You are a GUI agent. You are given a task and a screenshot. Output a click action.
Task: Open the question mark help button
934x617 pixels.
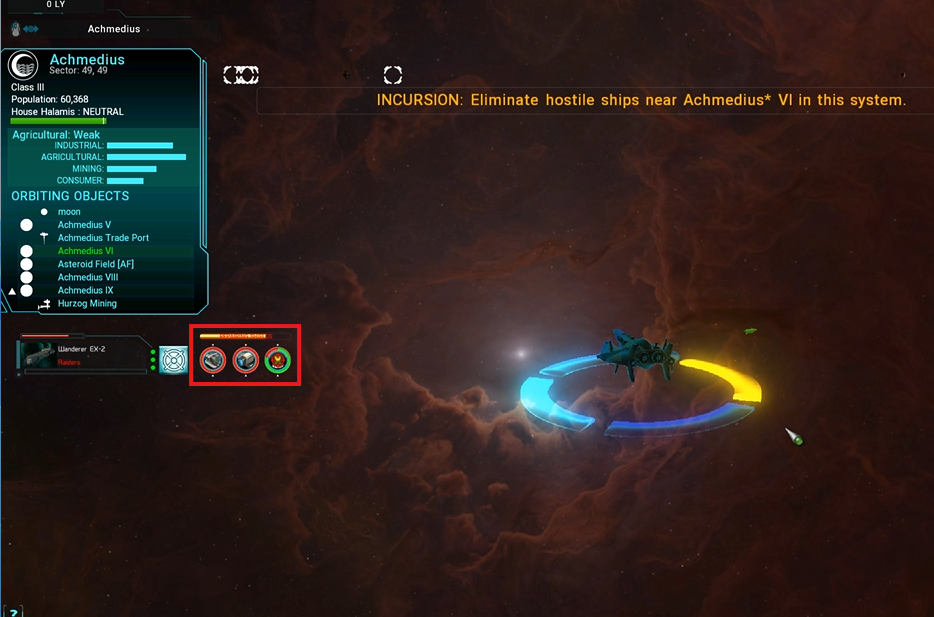(x=14, y=611)
